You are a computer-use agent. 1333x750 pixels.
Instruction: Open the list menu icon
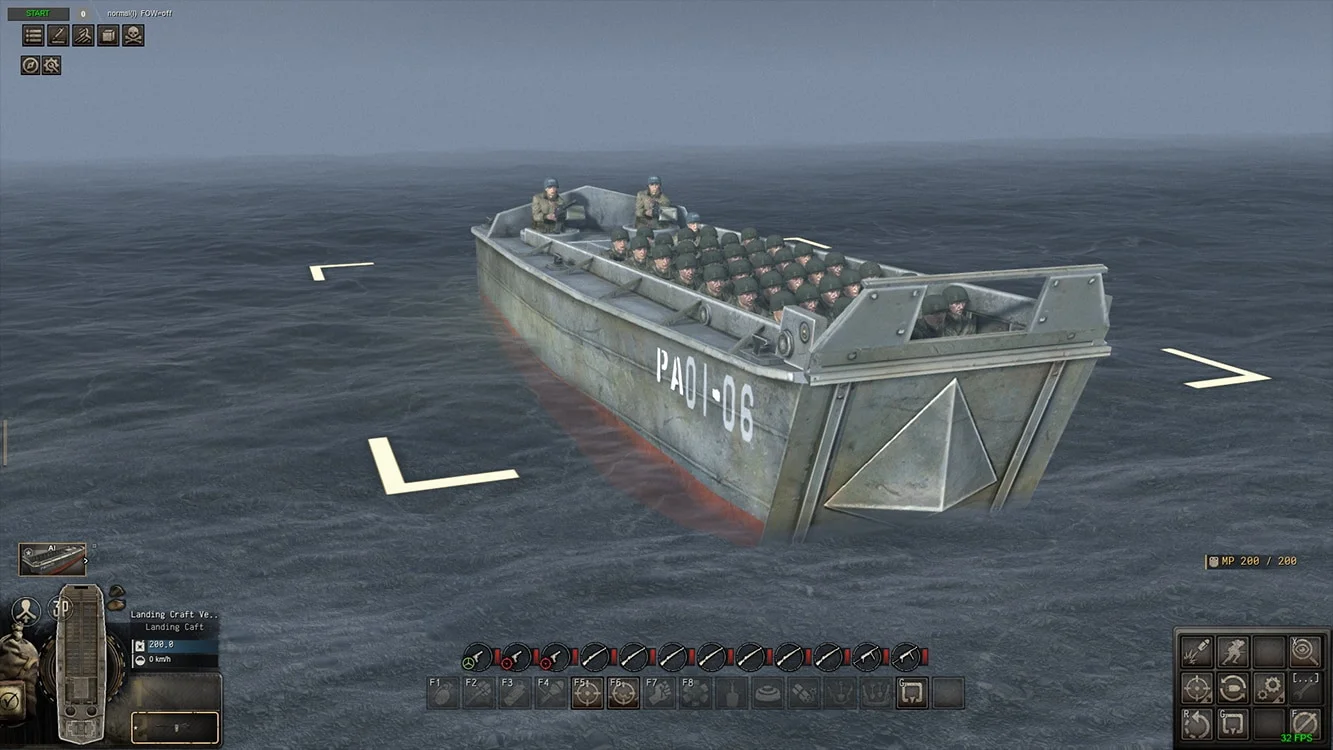[x=33, y=36]
